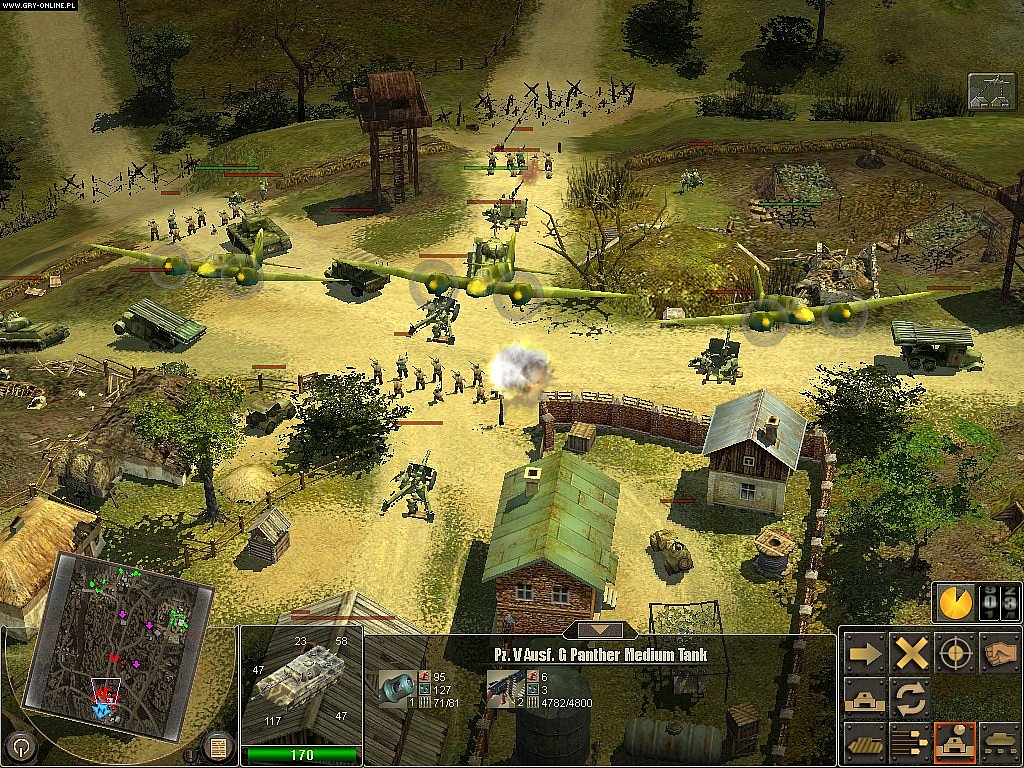Click the Panther tank unit portrait
The width and height of the screenshot is (1024, 768).
pos(299,684)
